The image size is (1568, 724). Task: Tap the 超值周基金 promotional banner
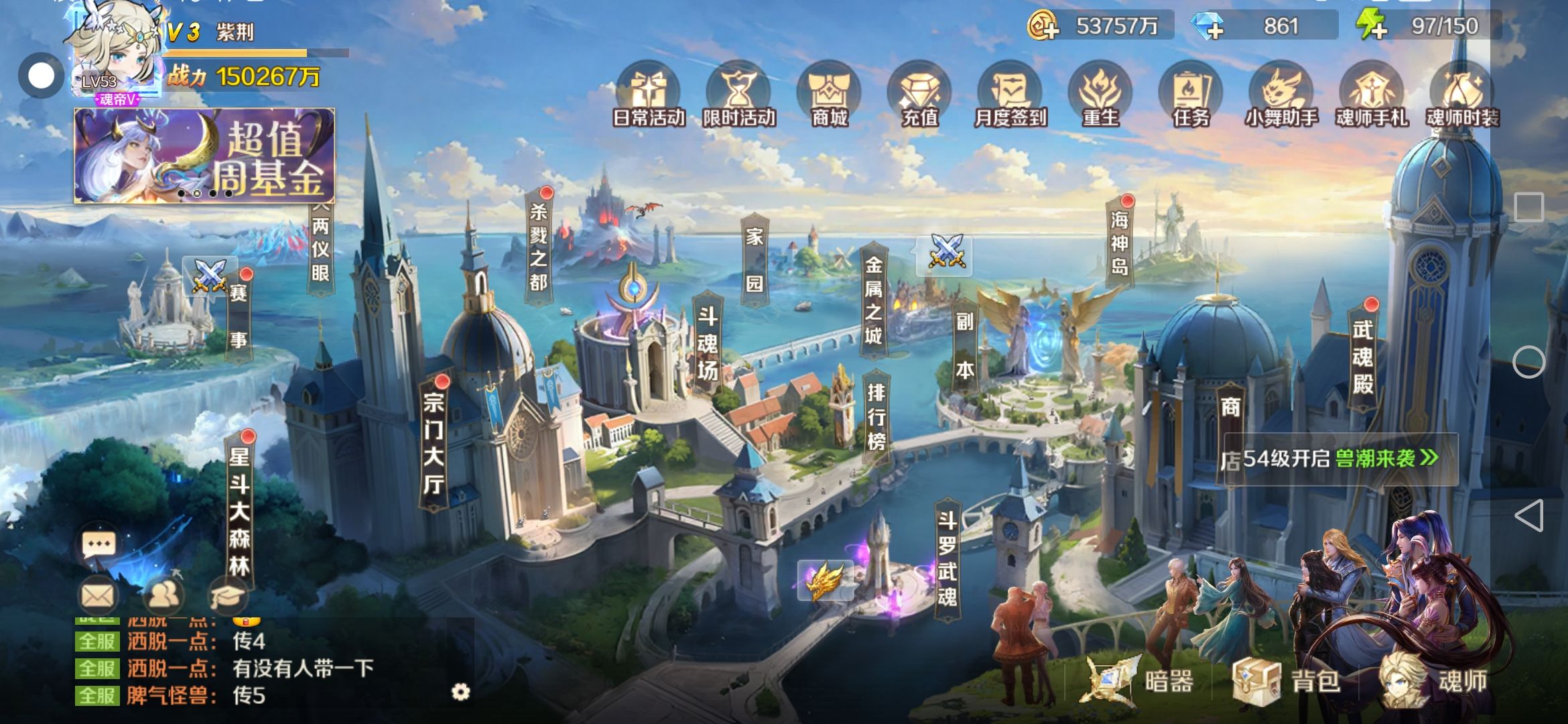pos(204,156)
